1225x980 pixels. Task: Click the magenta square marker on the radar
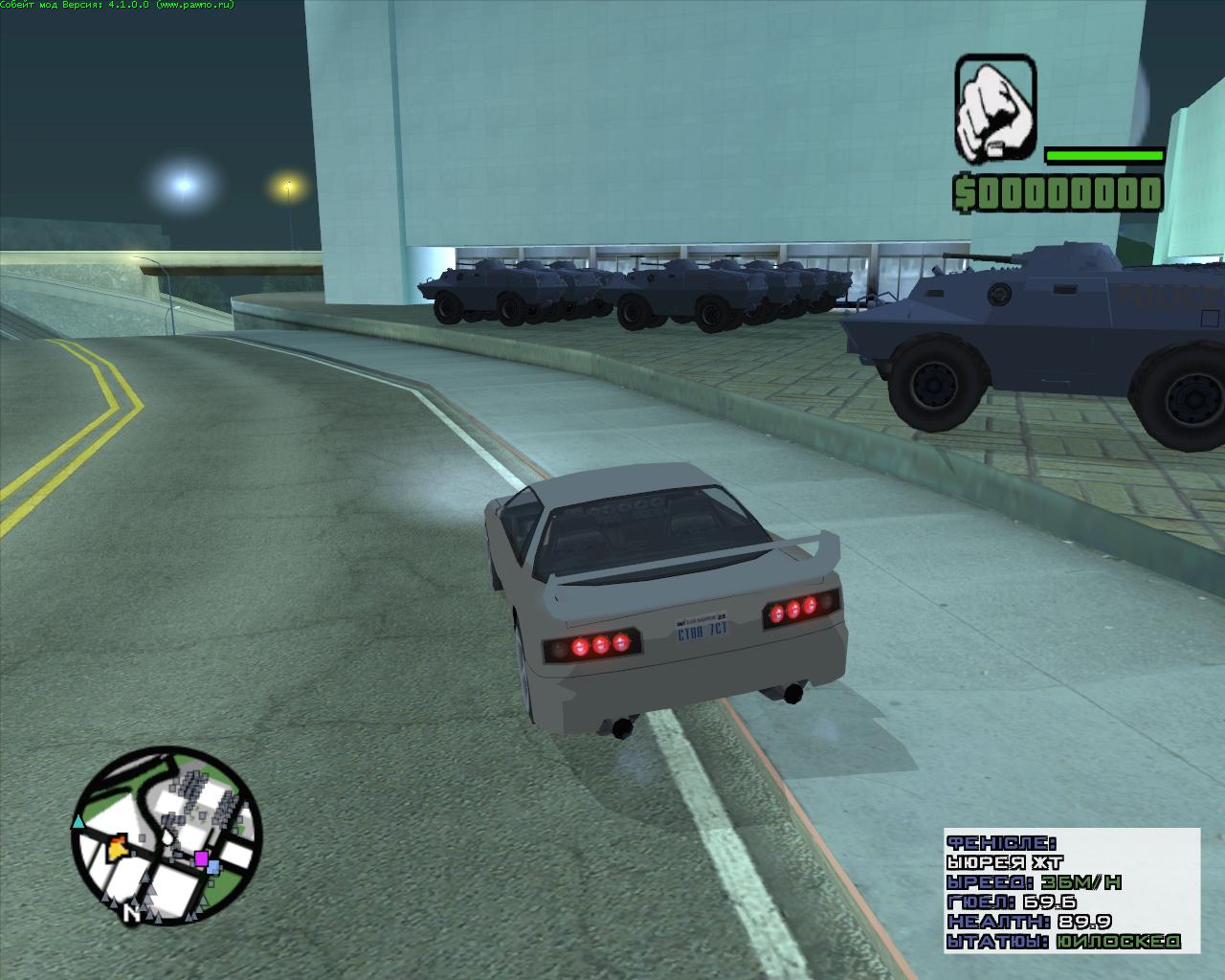coord(201,858)
